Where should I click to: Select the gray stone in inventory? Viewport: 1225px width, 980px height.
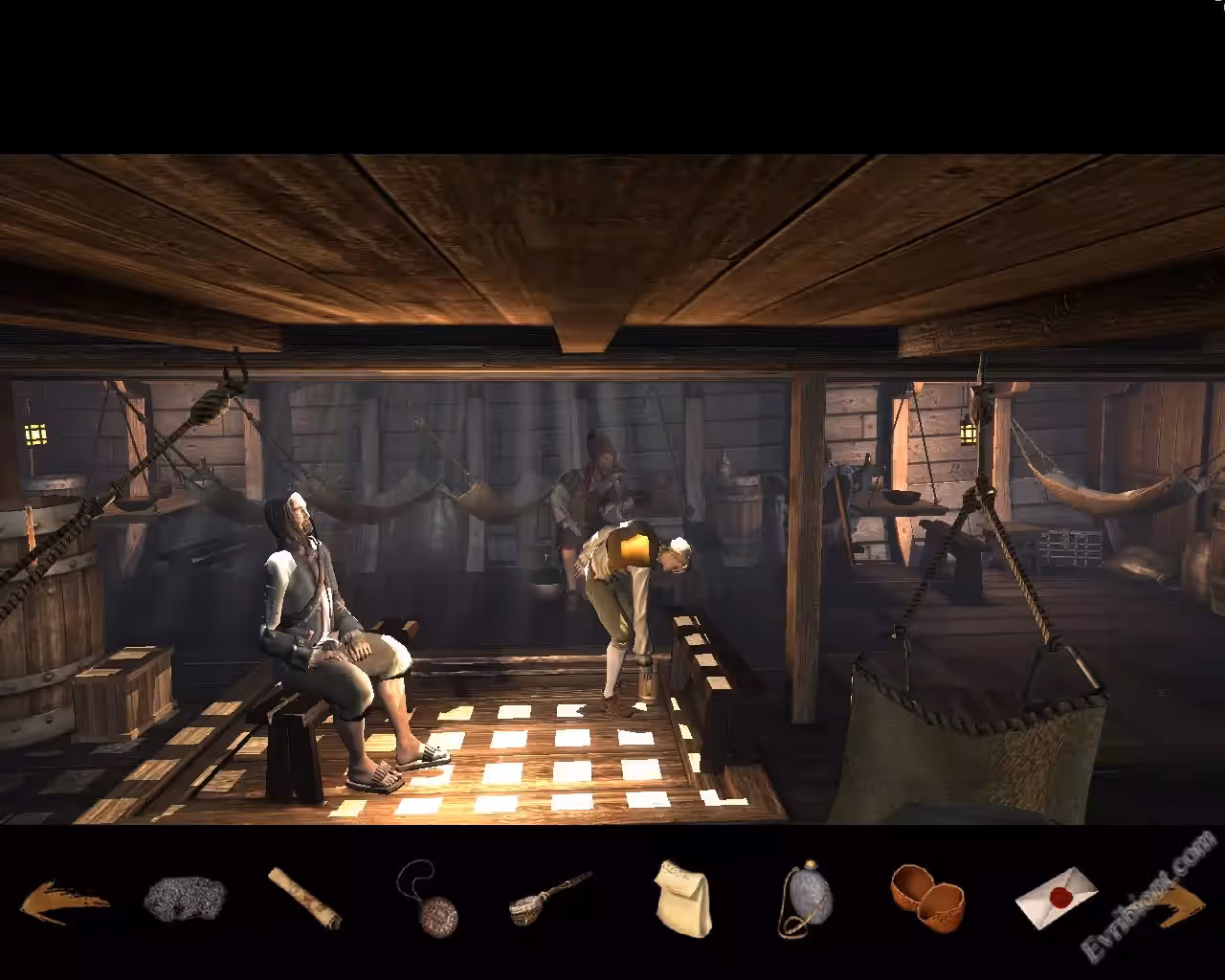185,899
